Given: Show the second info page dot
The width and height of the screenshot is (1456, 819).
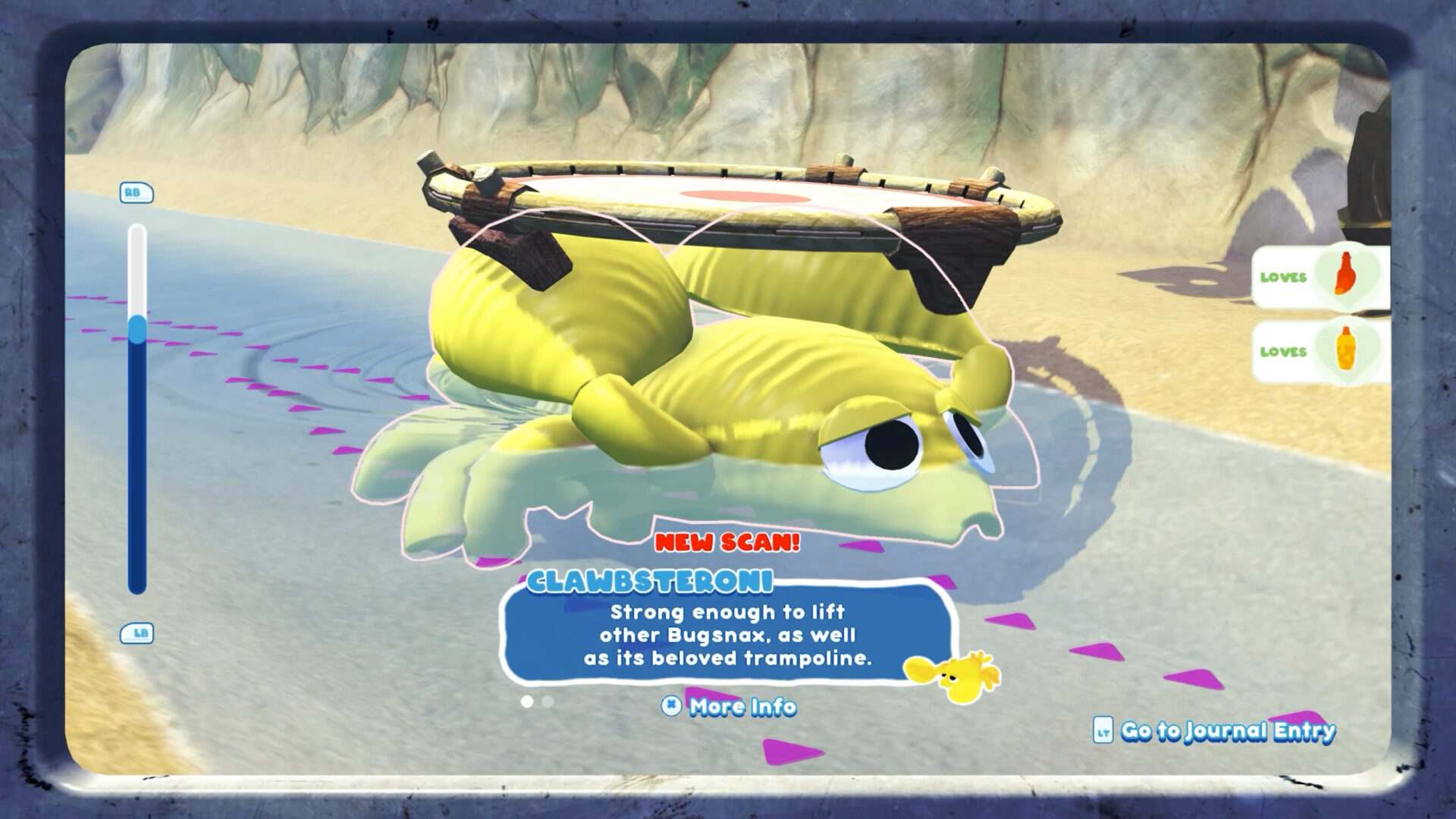Looking at the screenshot, I should 548,701.
